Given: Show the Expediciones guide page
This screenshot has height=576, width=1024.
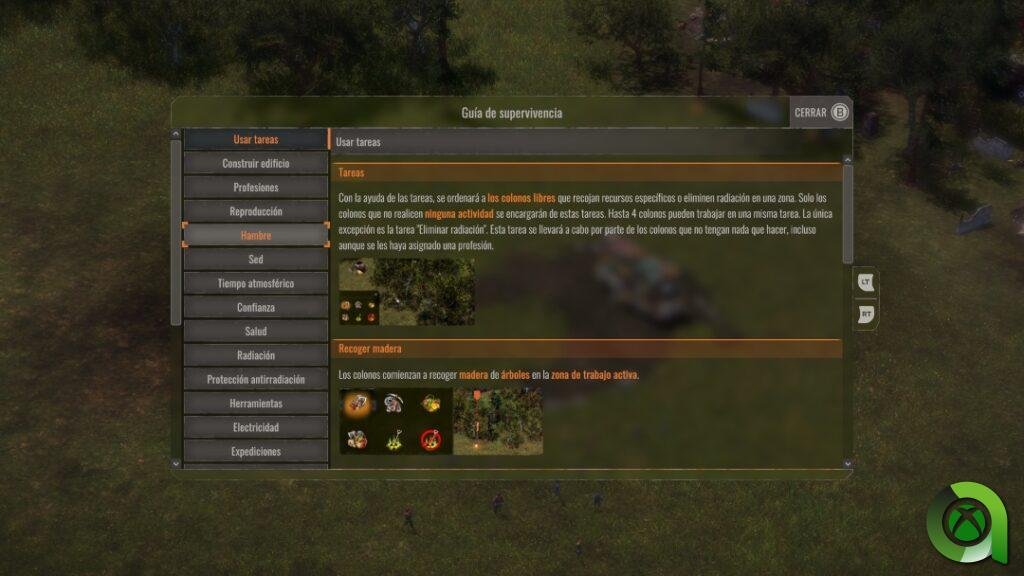Looking at the screenshot, I should [256, 451].
